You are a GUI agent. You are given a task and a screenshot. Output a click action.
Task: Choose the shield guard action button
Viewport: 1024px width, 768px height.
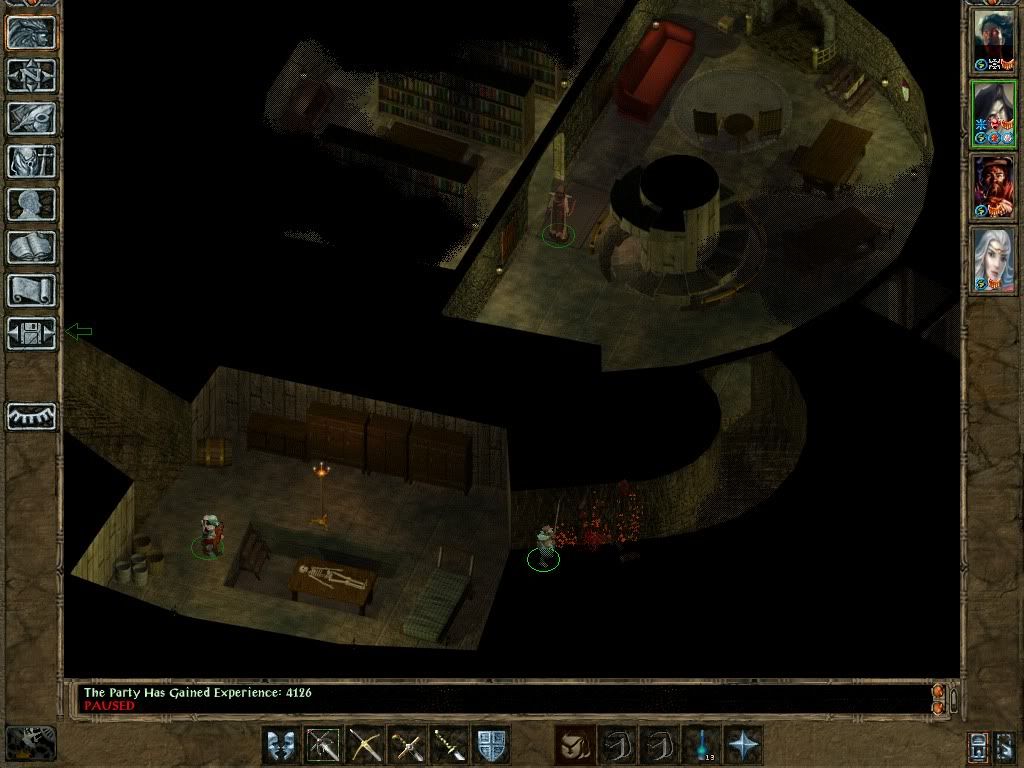click(491, 745)
